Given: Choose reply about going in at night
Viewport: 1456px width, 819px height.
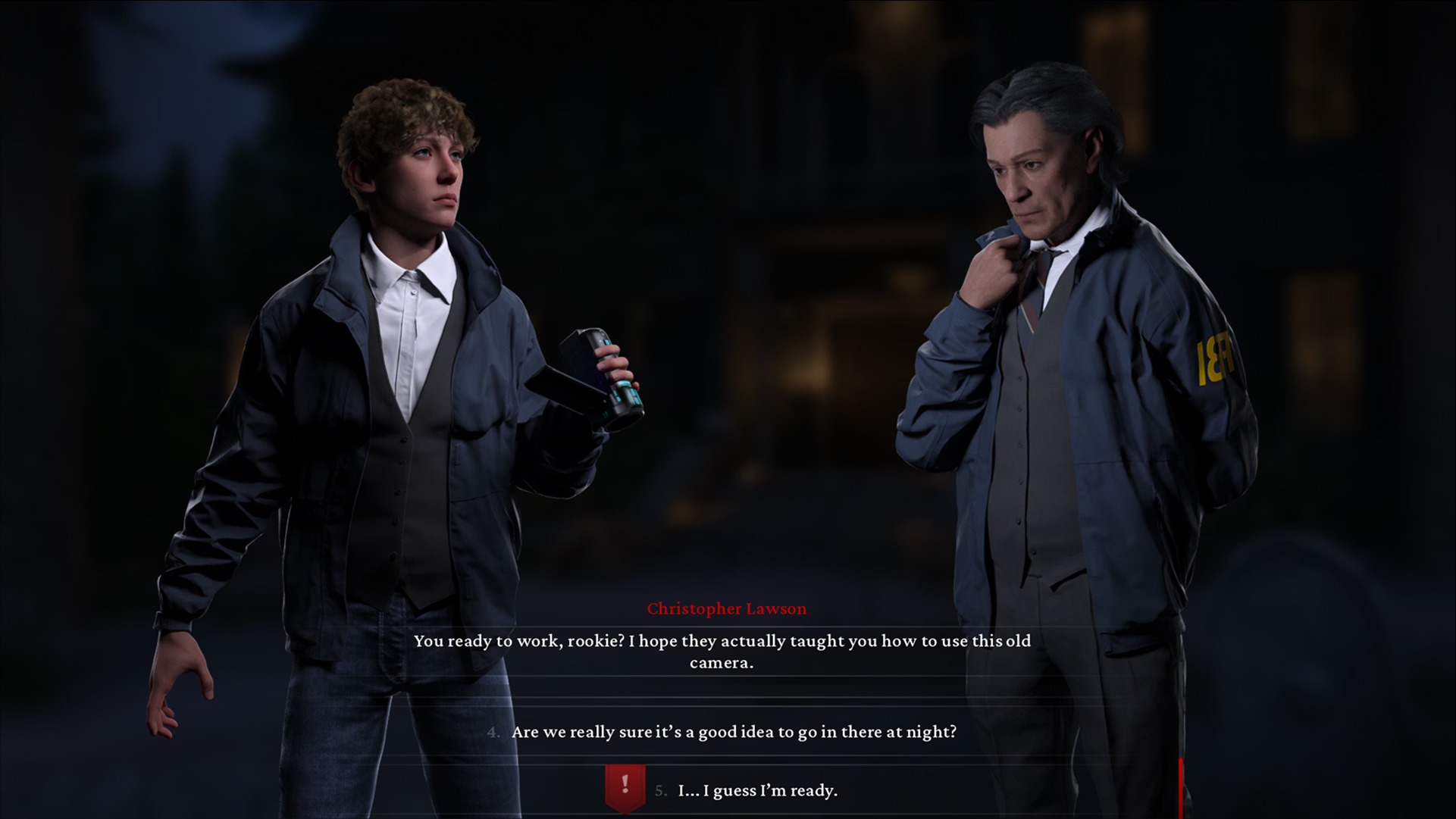Looking at the screenshot, I should point(733,732).
